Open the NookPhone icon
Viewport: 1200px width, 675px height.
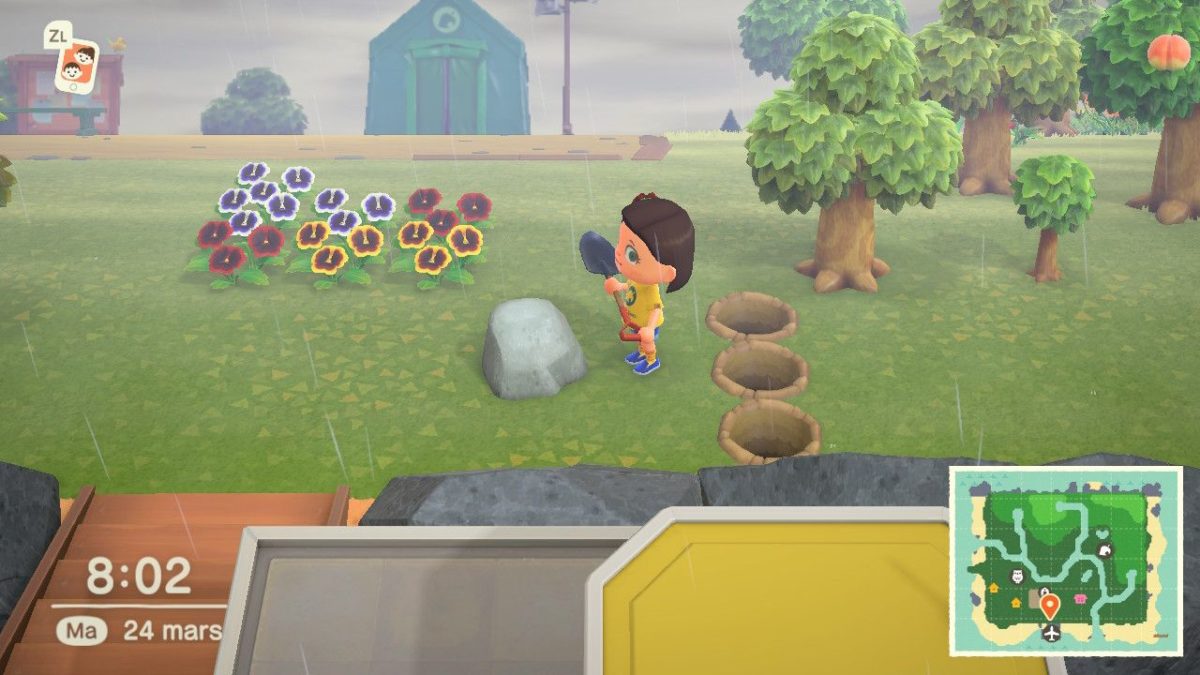(x=76, y=64)
